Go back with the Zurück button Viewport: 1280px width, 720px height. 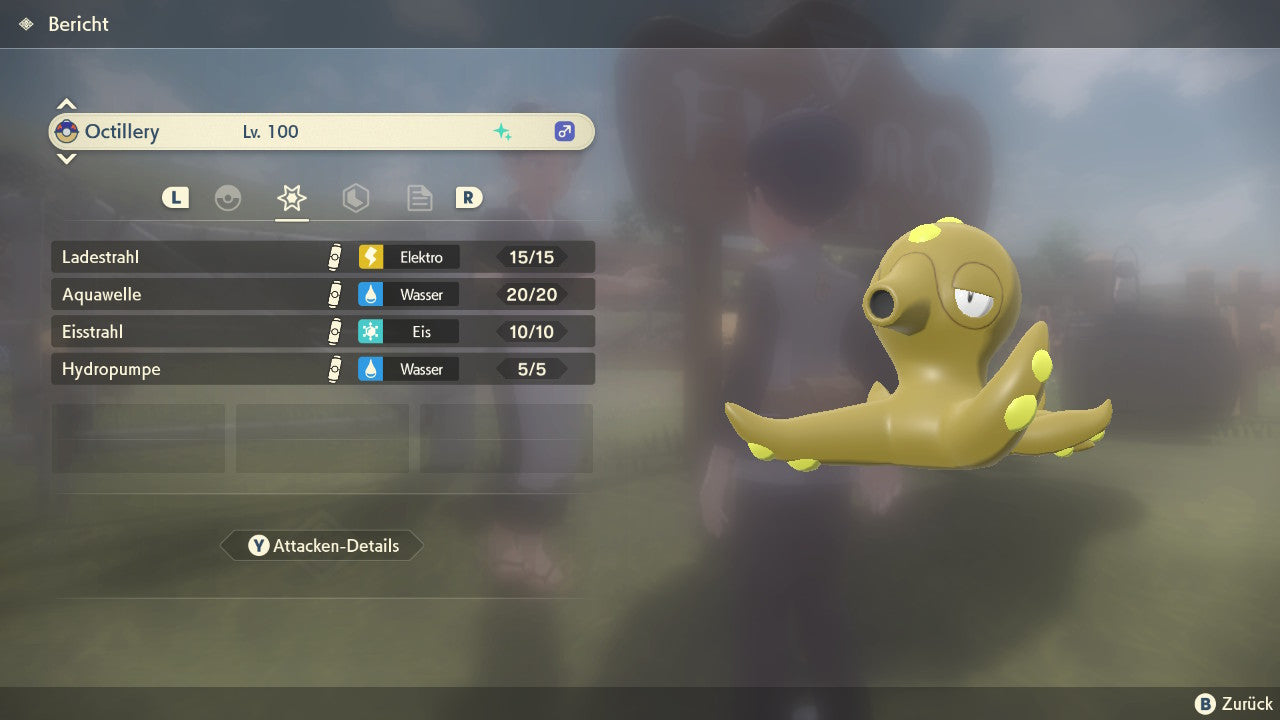1234,704
